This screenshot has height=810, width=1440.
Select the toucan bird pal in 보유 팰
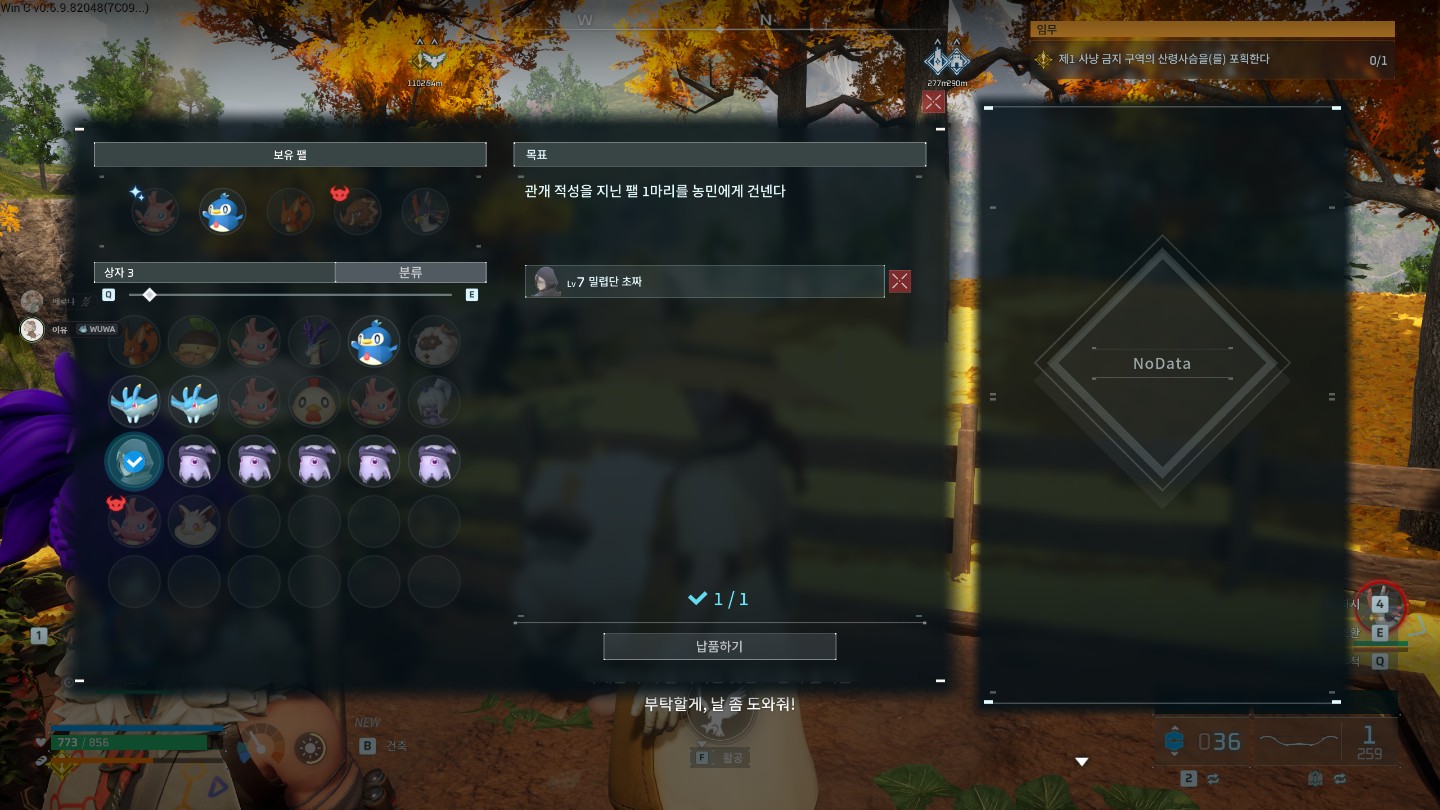pyautogui.click(x=425, y=211)
